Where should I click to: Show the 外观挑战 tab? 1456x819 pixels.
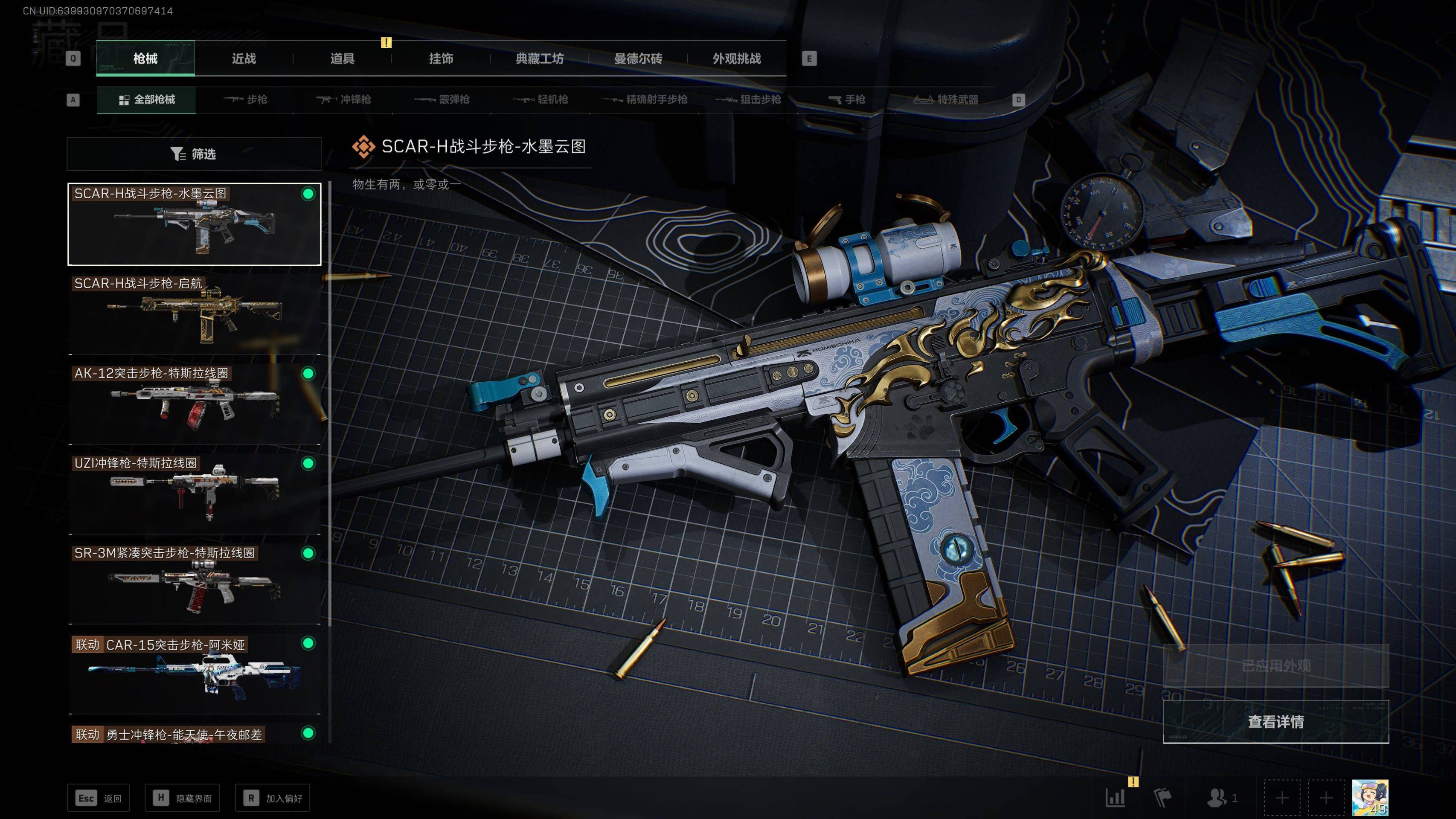[x=736, y=59]
